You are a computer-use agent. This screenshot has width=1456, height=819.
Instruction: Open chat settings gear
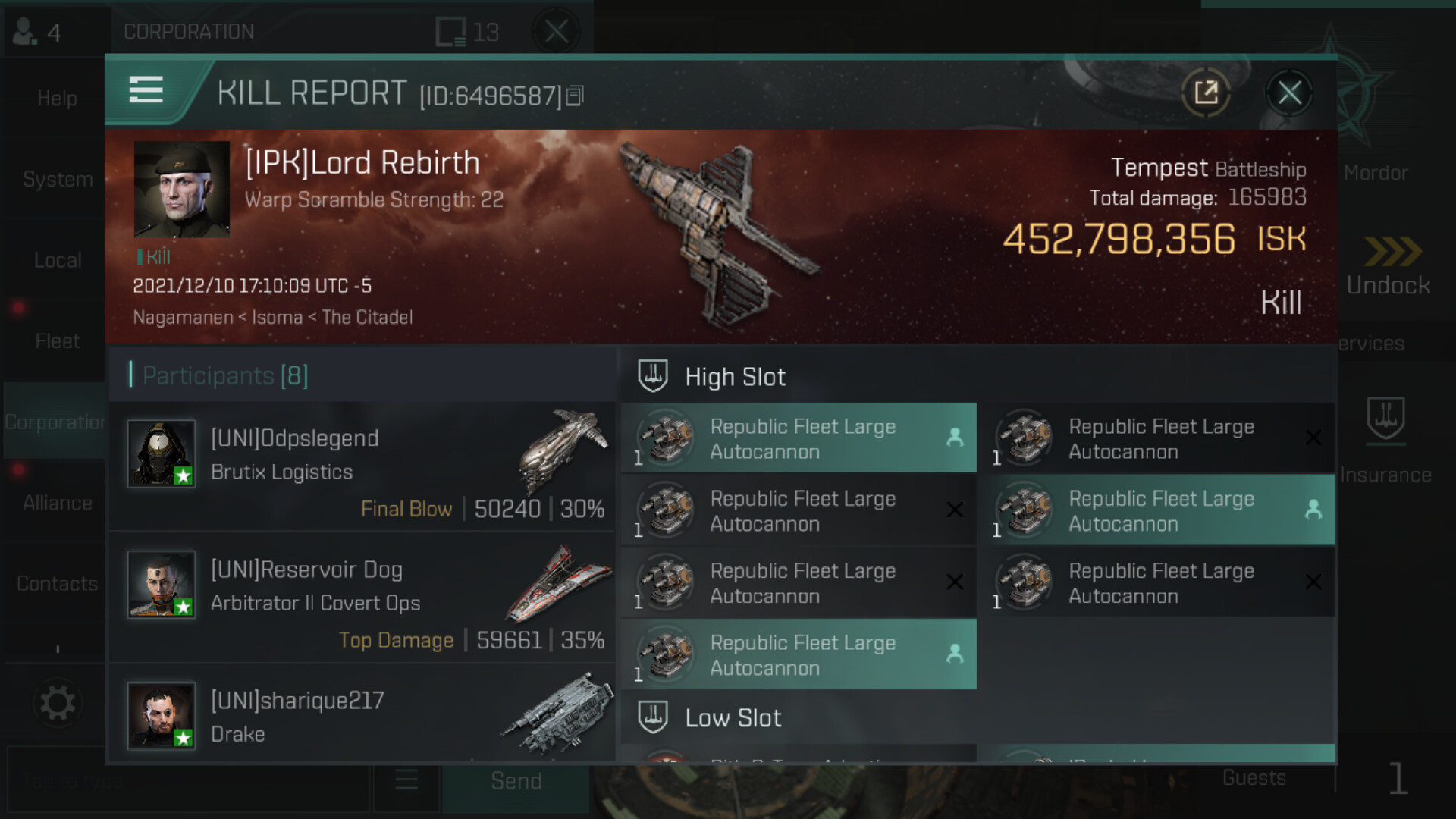[57, 703]
